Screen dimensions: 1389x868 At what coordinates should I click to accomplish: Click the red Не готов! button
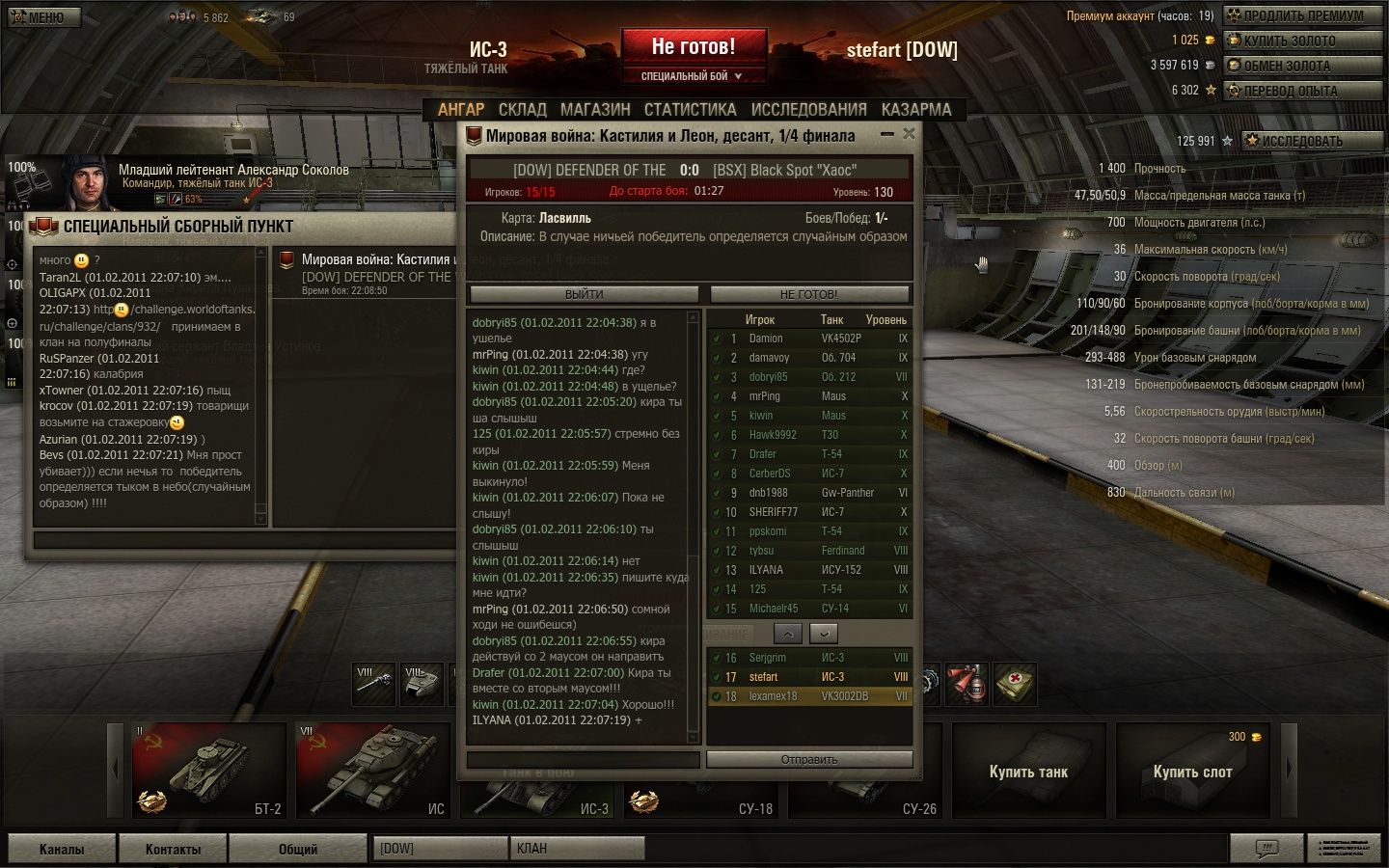coord(694,46)
